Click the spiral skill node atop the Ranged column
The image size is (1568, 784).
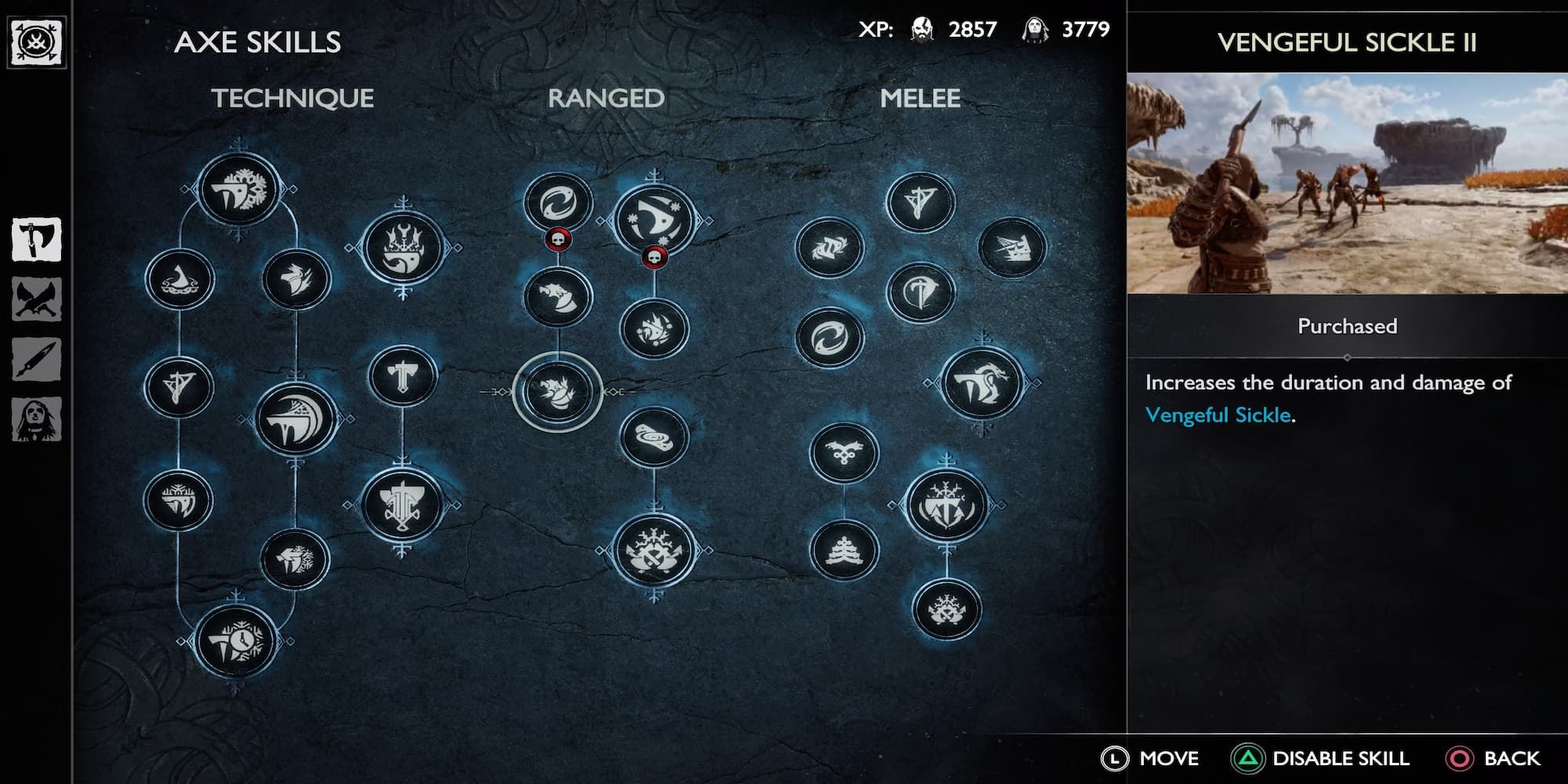coord(558,201)
